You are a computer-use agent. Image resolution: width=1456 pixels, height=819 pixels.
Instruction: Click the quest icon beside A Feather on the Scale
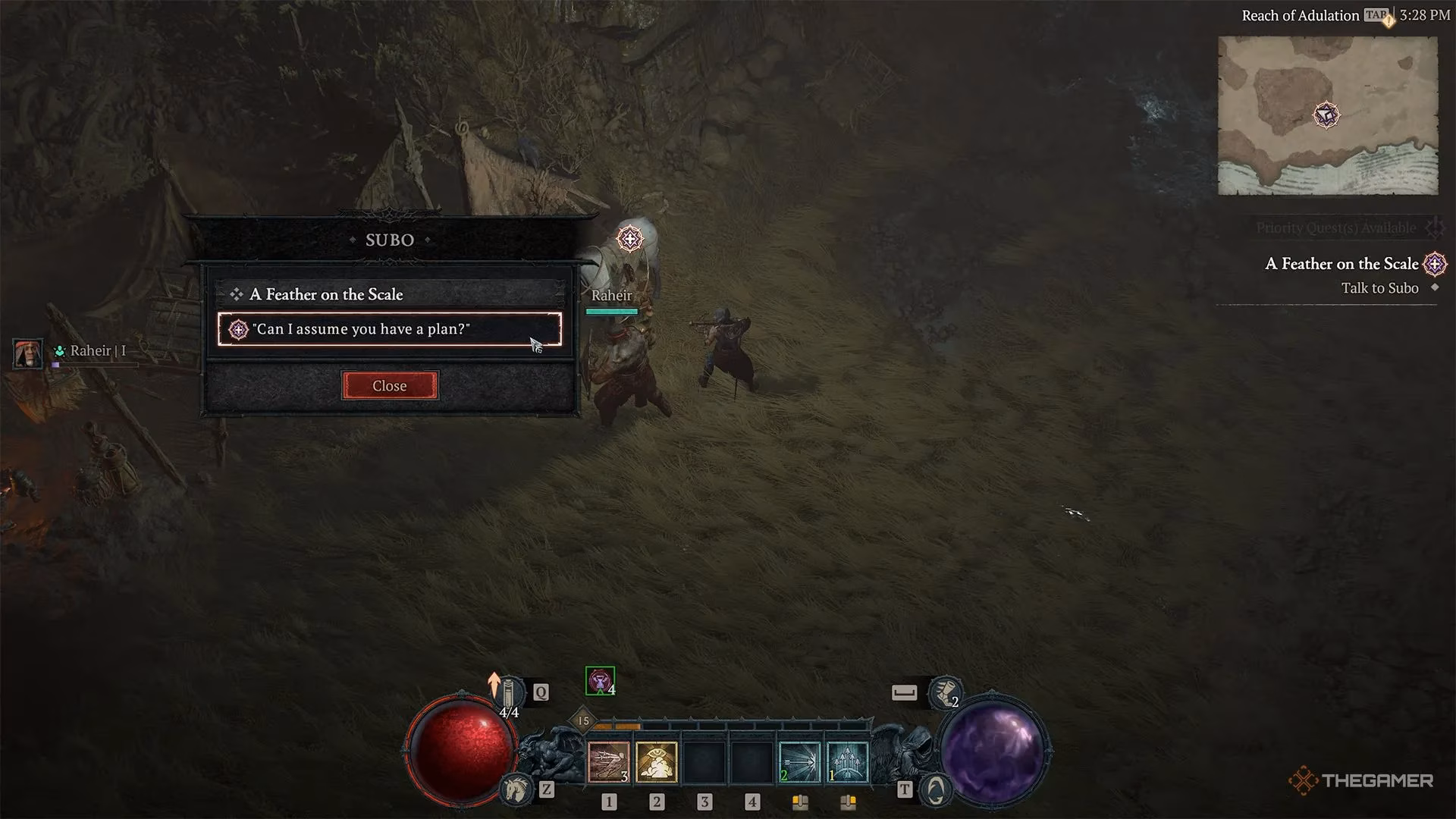tap(1436, 265)
